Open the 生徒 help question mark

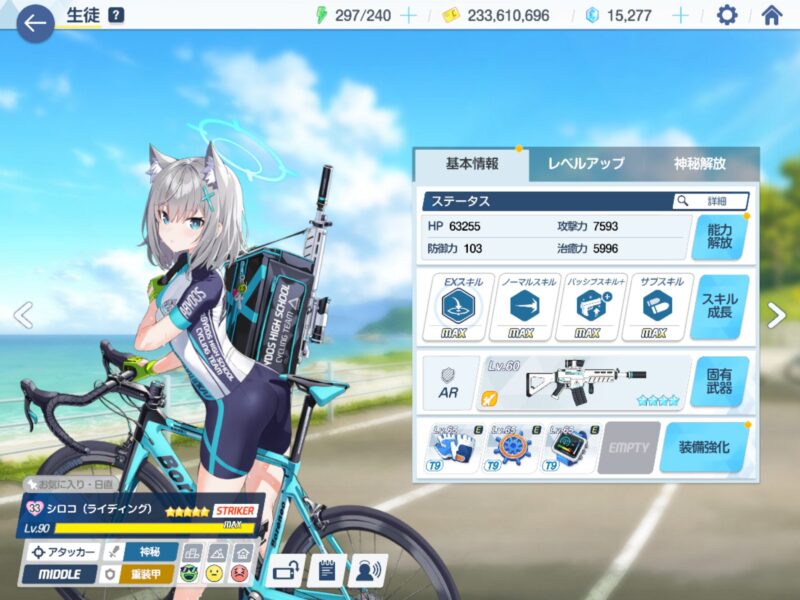pyautogui.click(x=117, y=15)
